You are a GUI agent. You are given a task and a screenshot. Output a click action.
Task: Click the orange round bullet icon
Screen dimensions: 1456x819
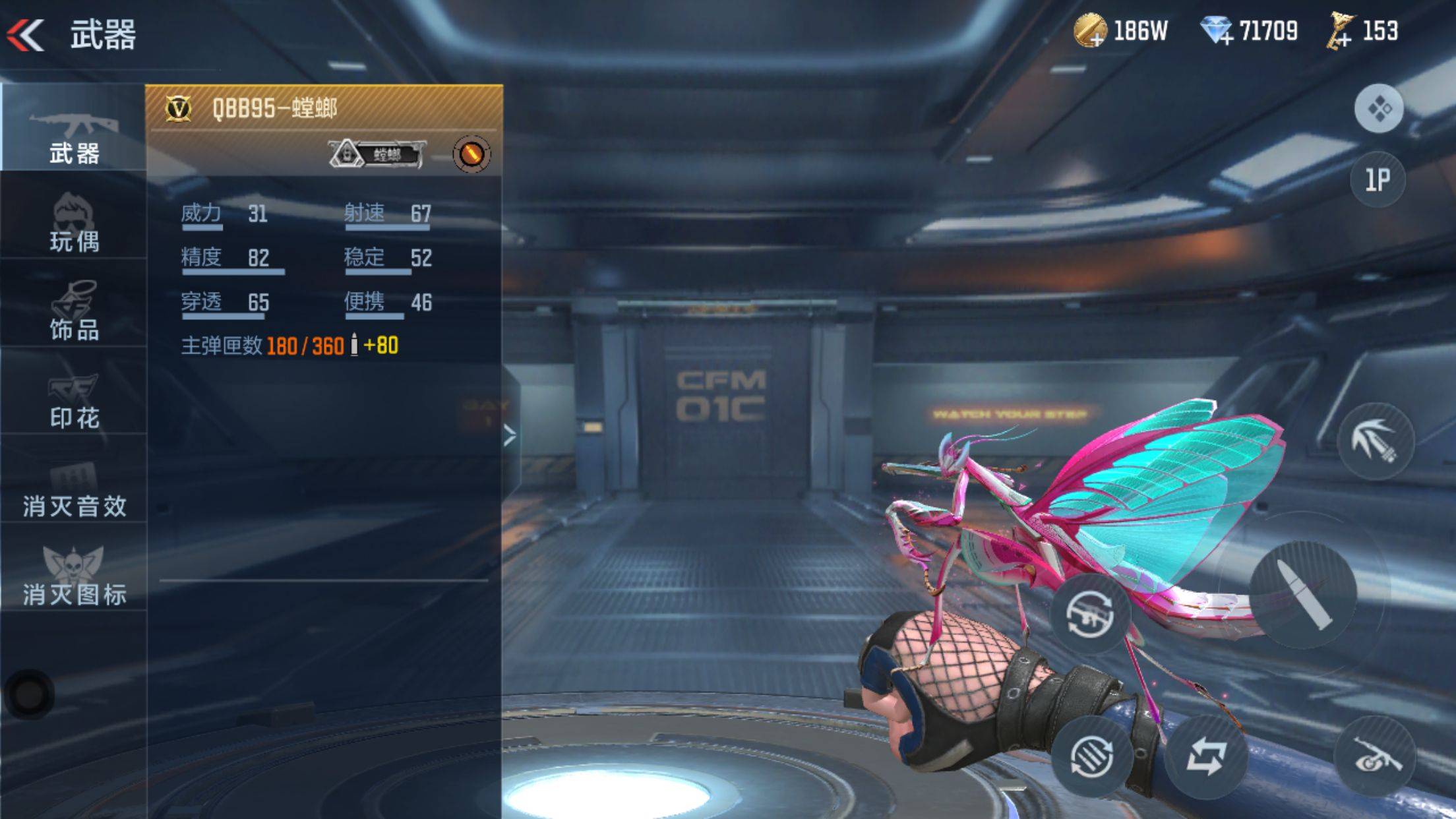point(471,154)
